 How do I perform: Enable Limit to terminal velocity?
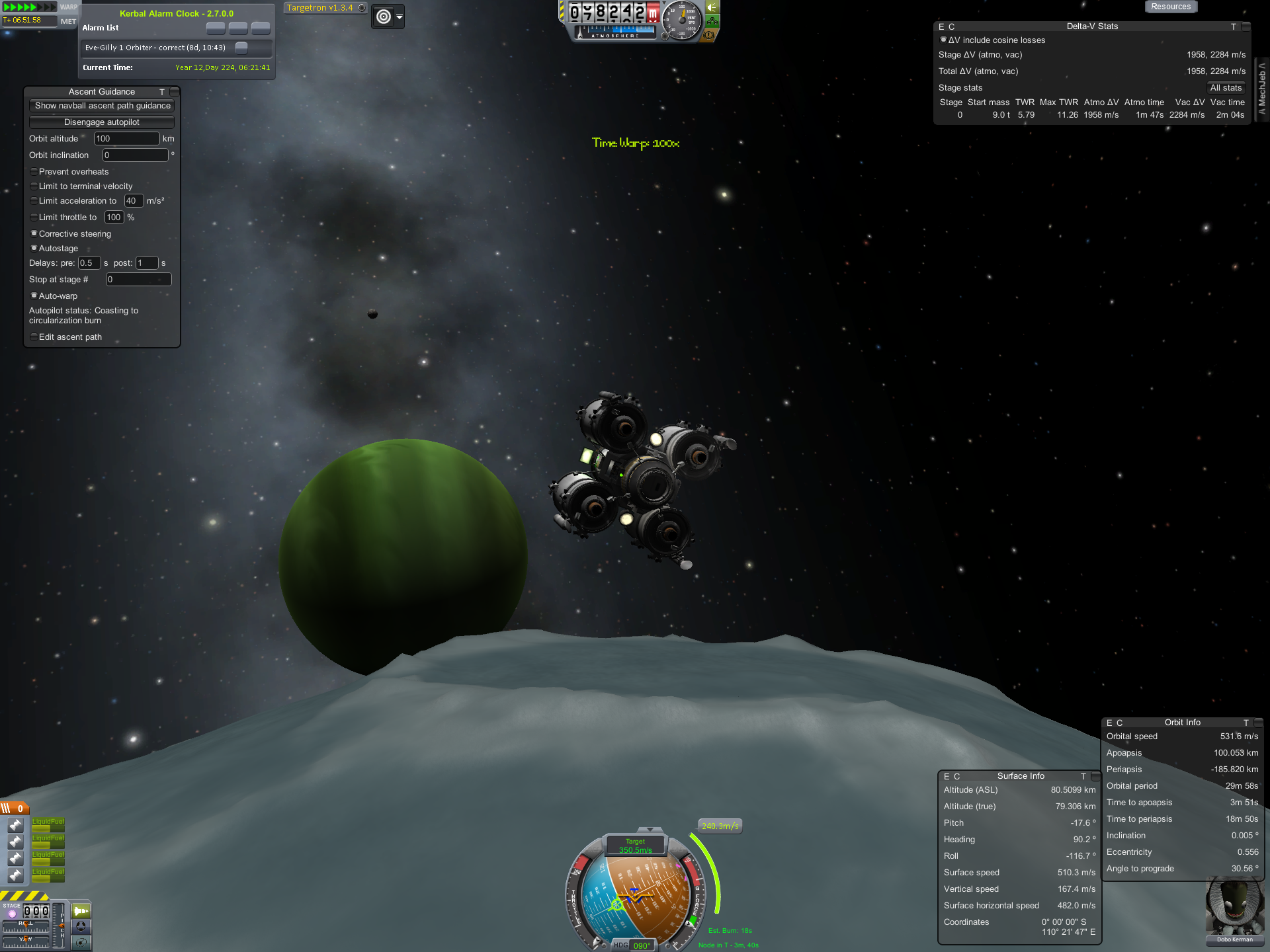(x=34, y=186)
